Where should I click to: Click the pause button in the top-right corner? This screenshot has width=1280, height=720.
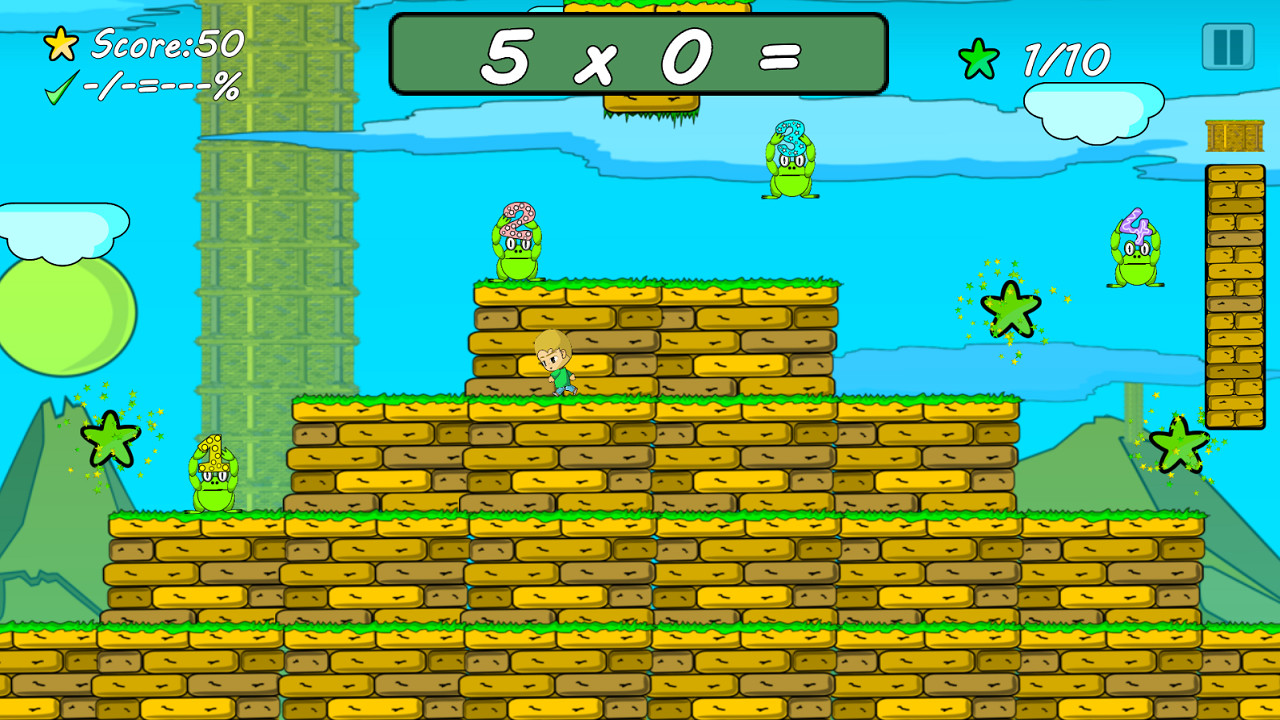(1230, 48)
